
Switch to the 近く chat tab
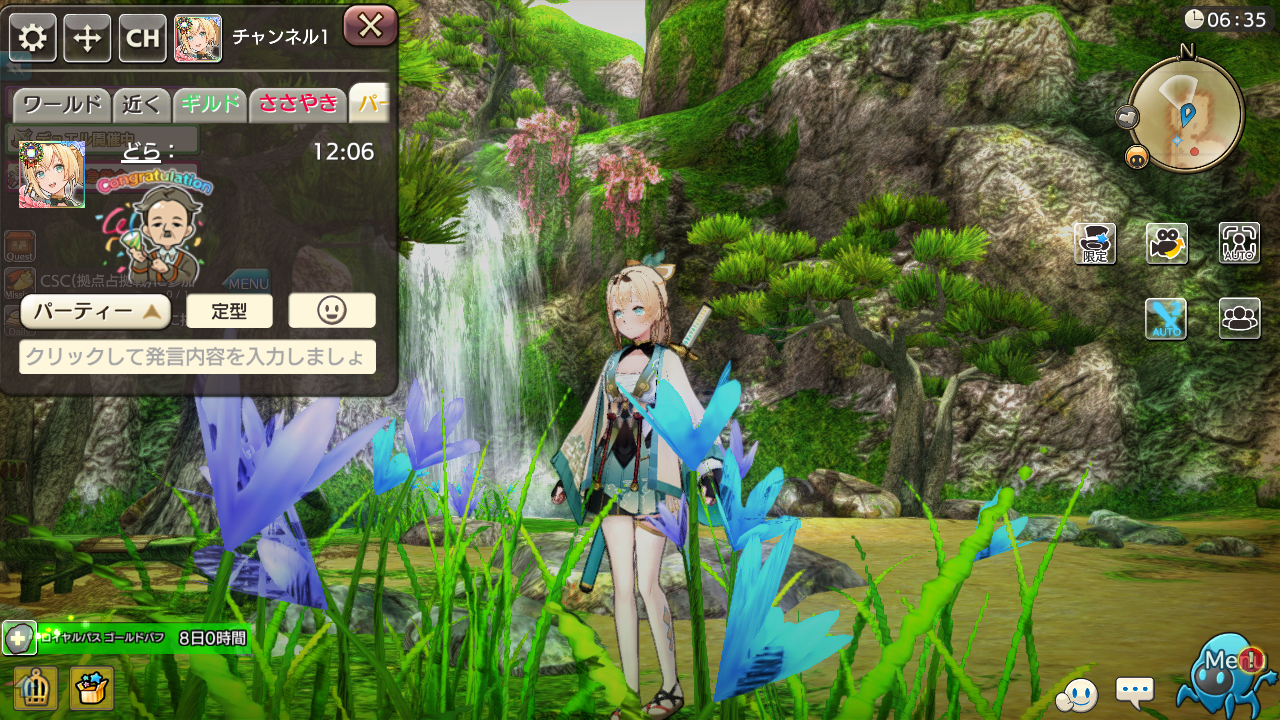click(x=142, y=104)
